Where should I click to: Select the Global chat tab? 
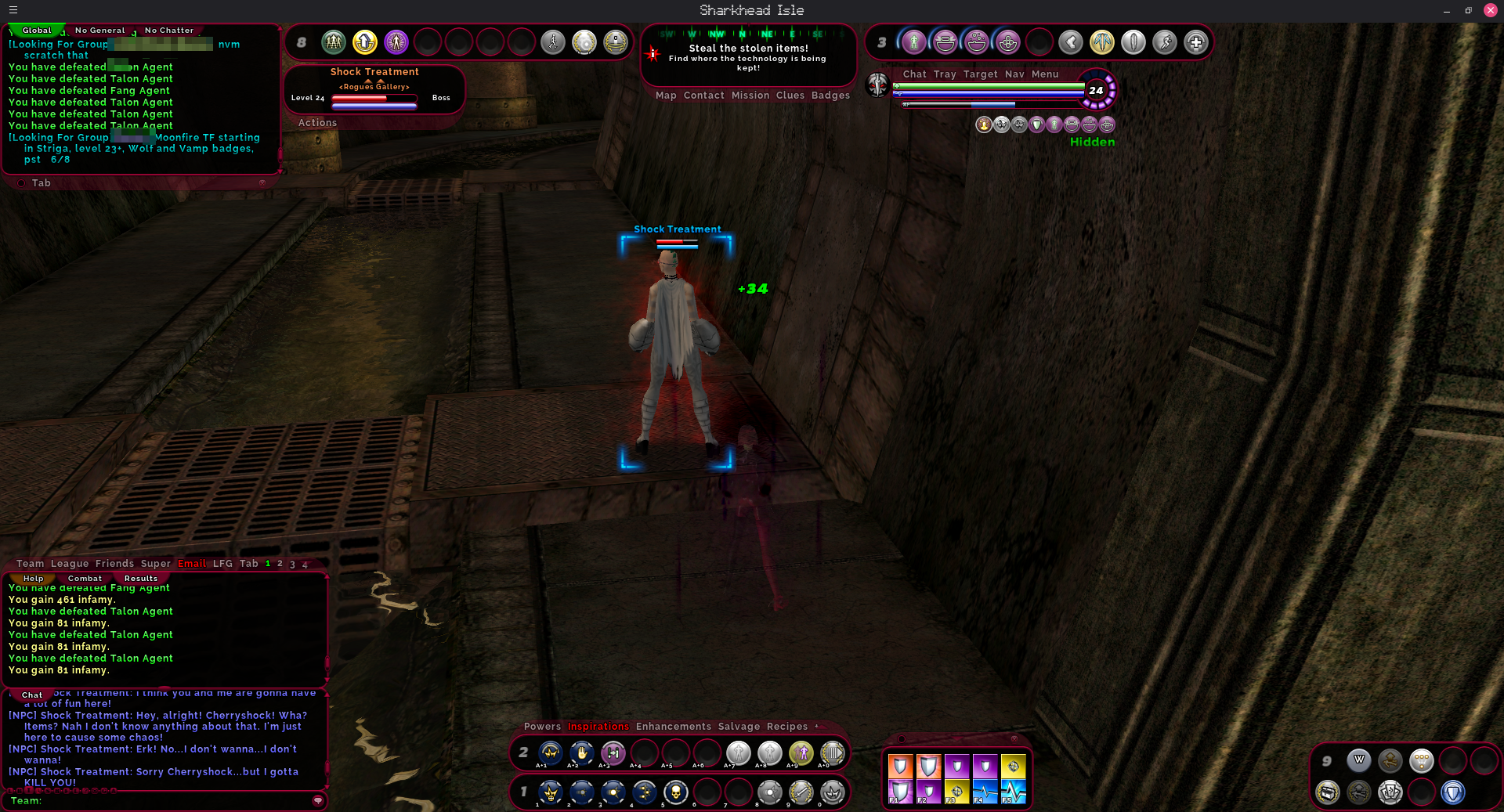point(37,31)
